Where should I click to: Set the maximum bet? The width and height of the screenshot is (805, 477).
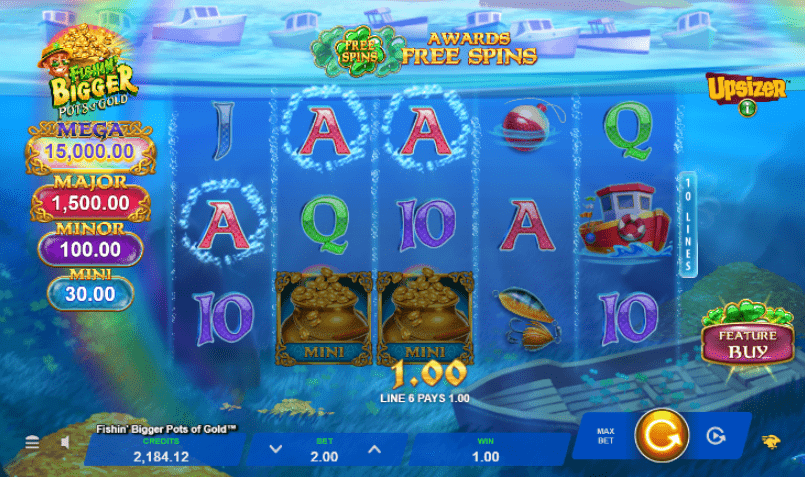606,437
